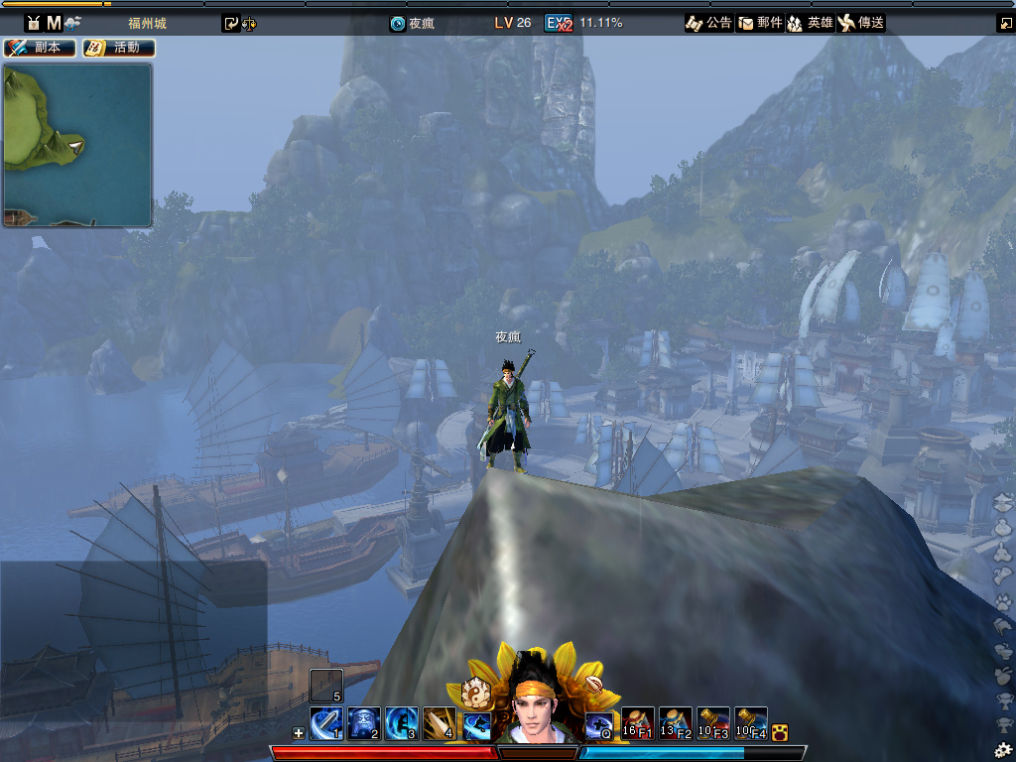Open the 公告 announcements
This screenshot has width=1016, height=762.
click(709, 23)
